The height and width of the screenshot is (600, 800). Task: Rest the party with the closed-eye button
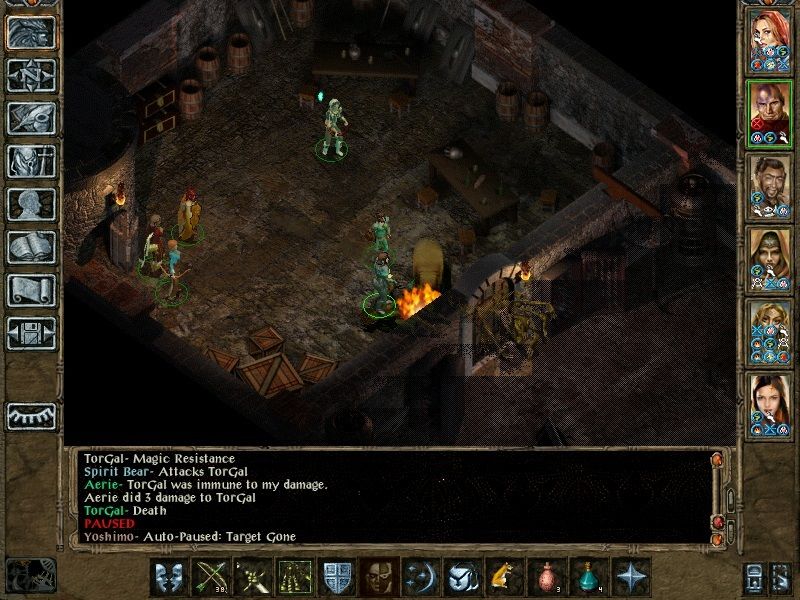tap(31, 415)
